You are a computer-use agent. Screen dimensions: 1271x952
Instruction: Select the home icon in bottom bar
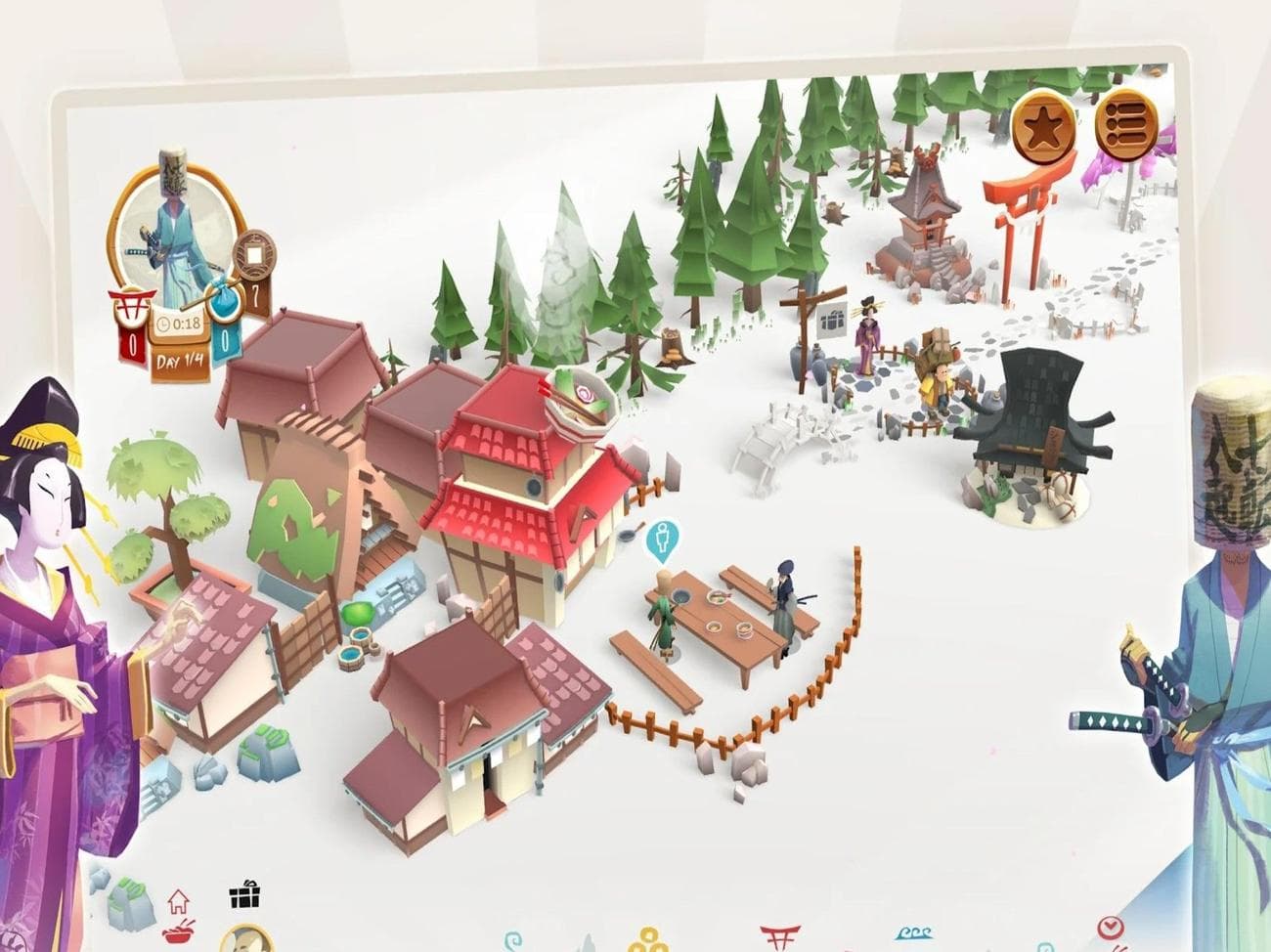pyautogui.click(x=179, y=901)
